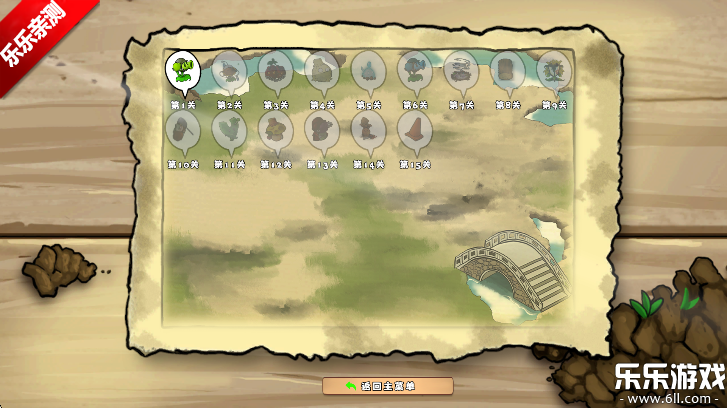Select the level 14 bubble
Image resolution: width=727 pixels, height=408 pixels.
point(368,130)
